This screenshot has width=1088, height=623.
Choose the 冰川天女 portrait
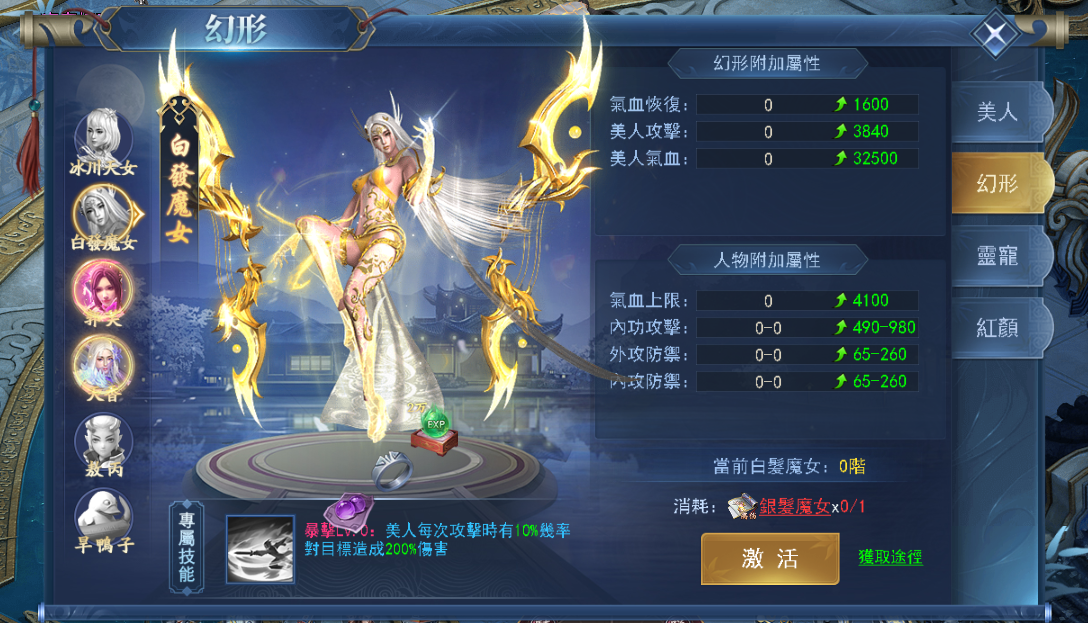(x=103, y=134)
